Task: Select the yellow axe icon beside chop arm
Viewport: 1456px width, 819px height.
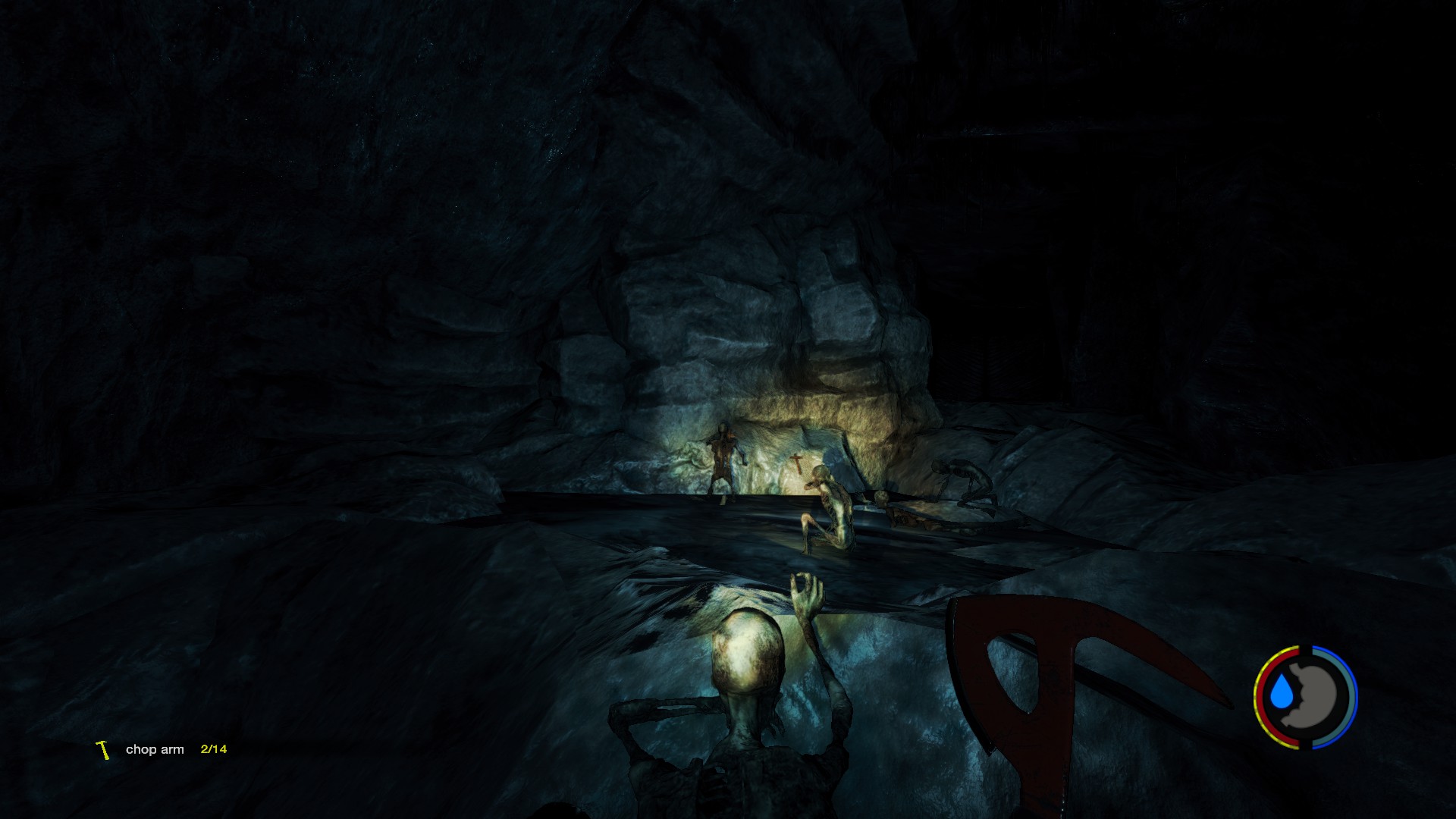Action: (103, 750)
